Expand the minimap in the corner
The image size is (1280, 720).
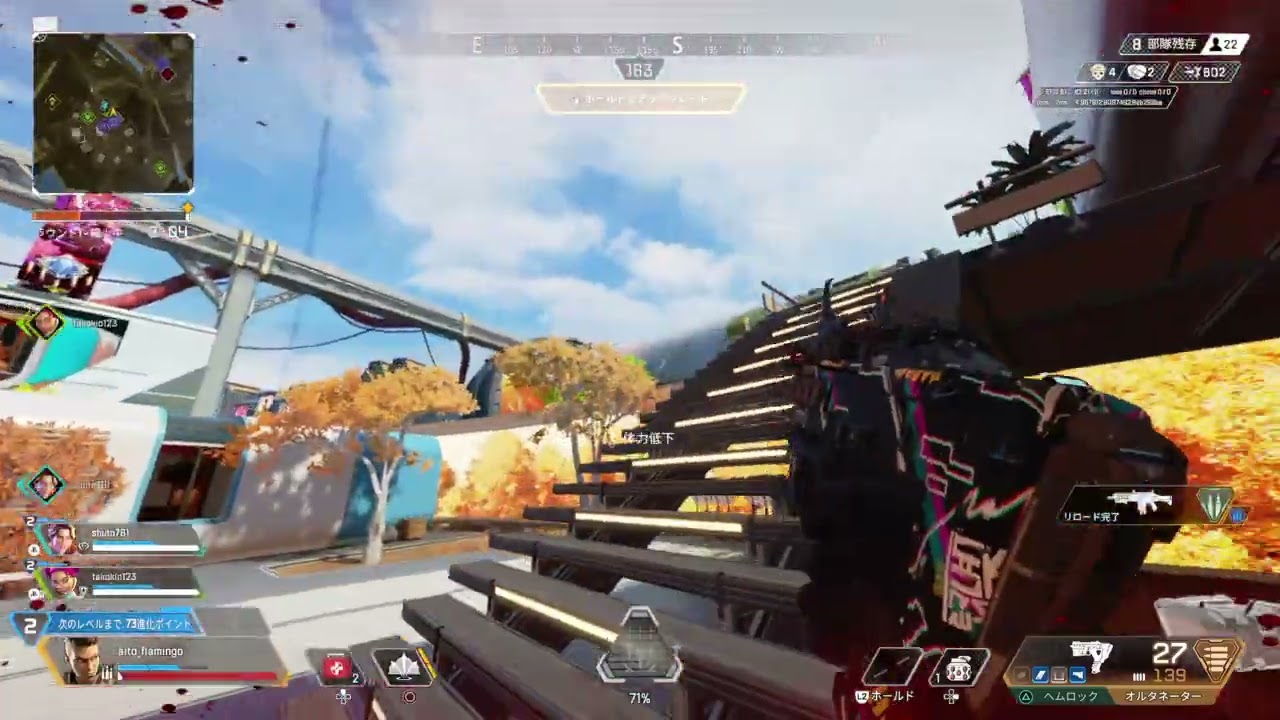113,110
